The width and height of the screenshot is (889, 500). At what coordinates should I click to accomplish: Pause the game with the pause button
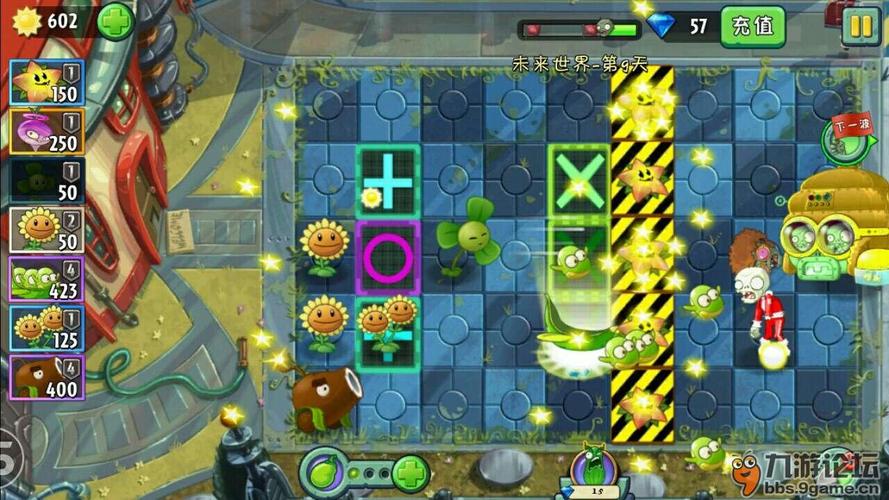[x=859, y=25]
